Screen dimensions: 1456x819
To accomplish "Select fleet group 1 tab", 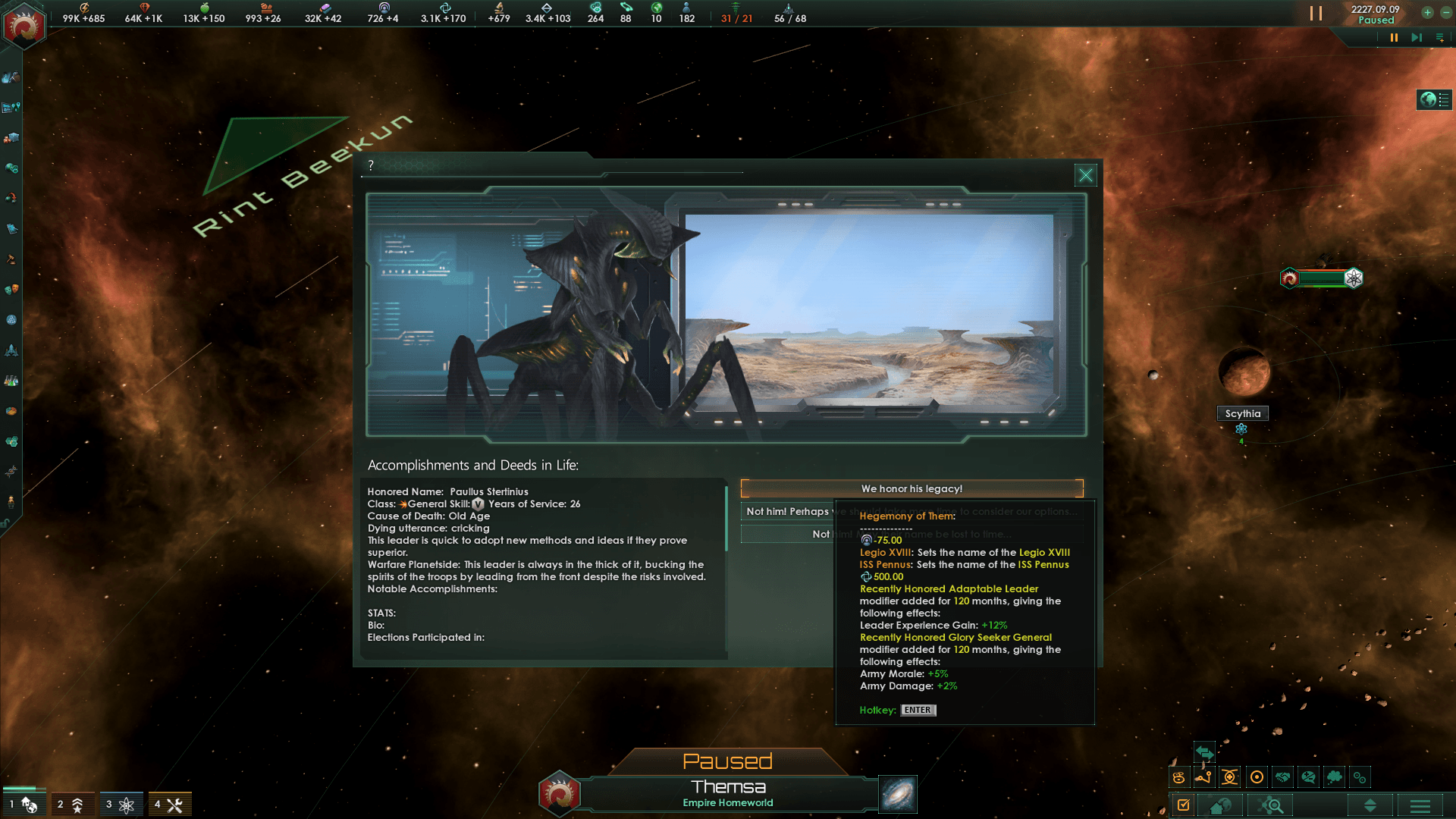I will click(x=23, y=804).
